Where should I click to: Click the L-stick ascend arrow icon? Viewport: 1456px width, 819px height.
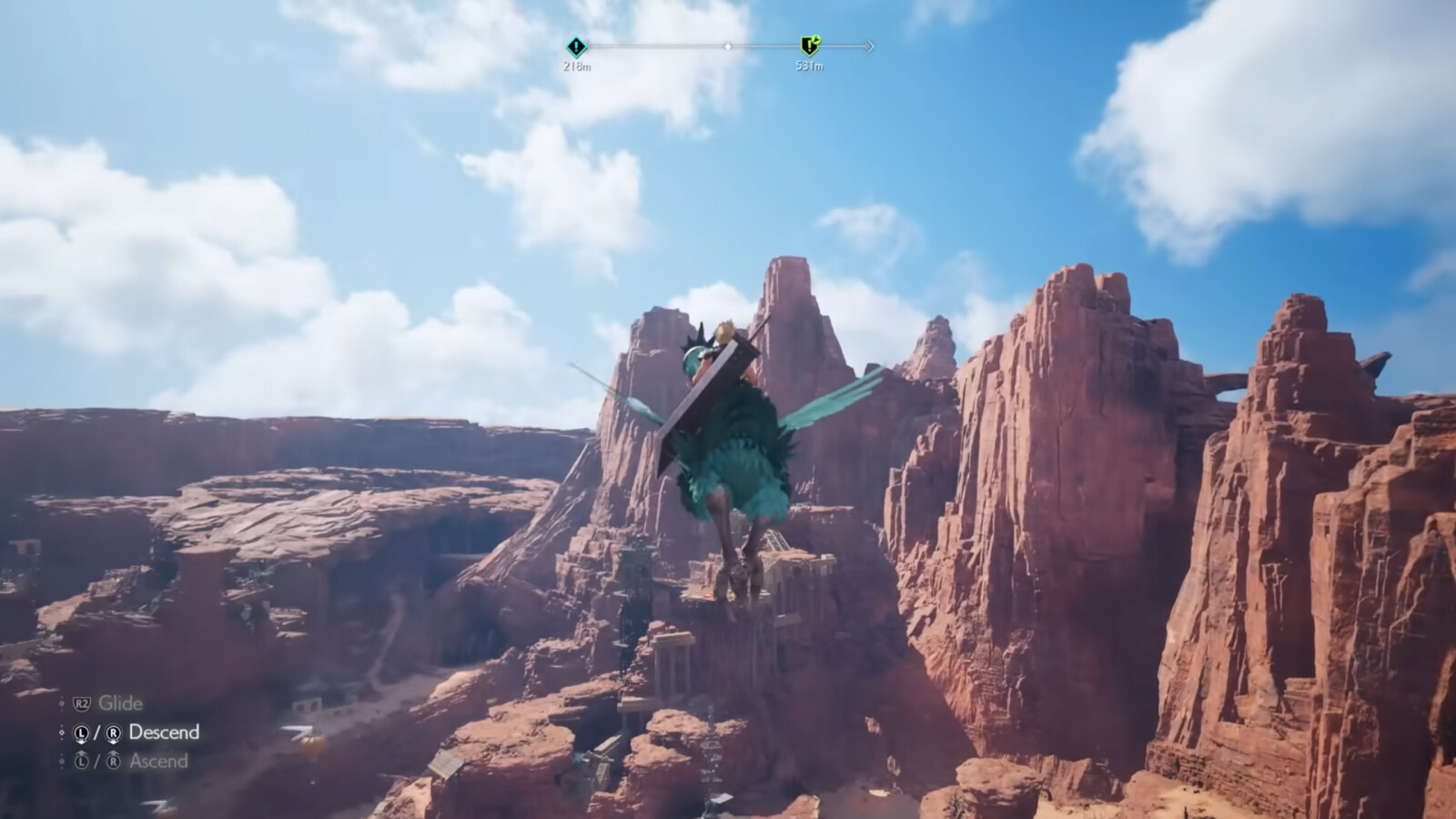click(x=81, y=761)
